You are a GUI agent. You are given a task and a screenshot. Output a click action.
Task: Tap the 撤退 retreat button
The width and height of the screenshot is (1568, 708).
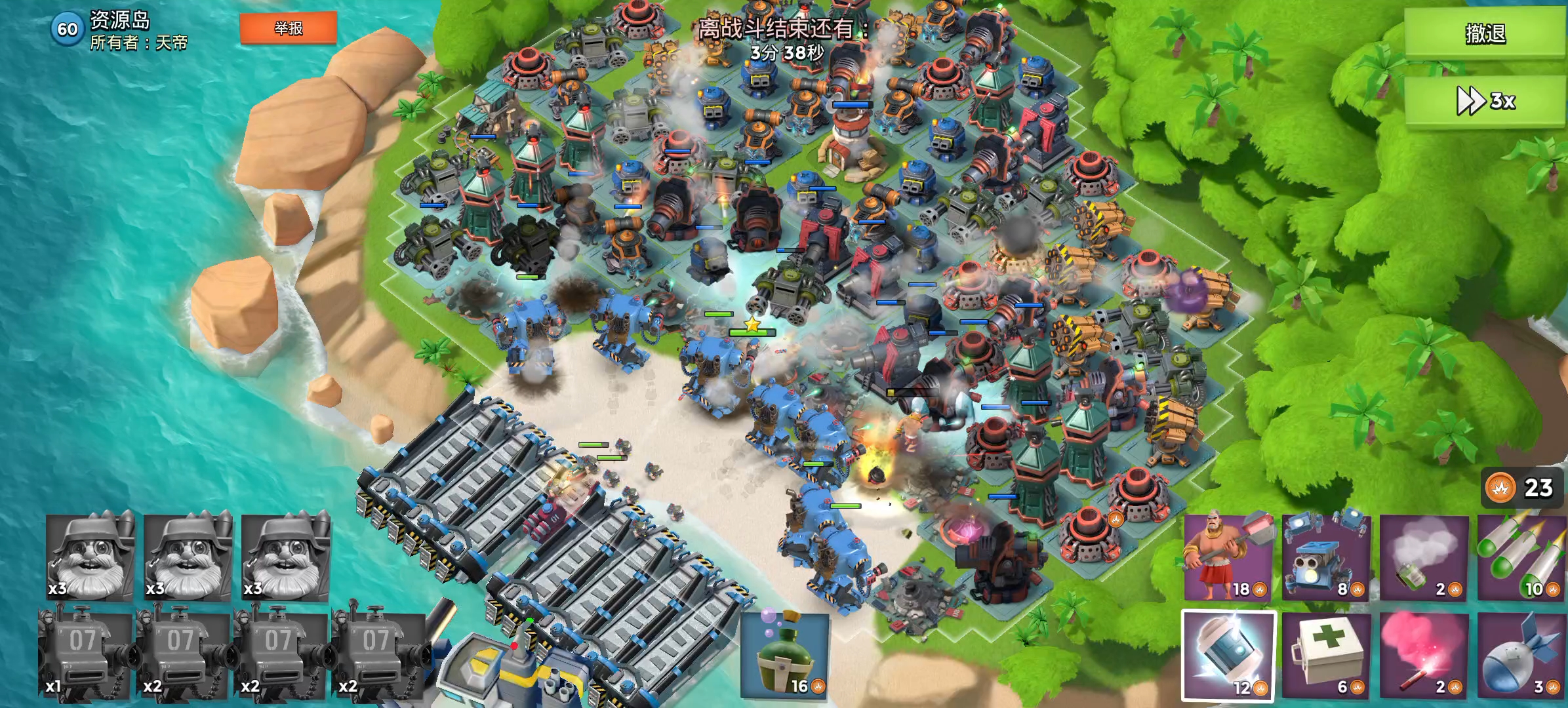(x=1485, y=33)
